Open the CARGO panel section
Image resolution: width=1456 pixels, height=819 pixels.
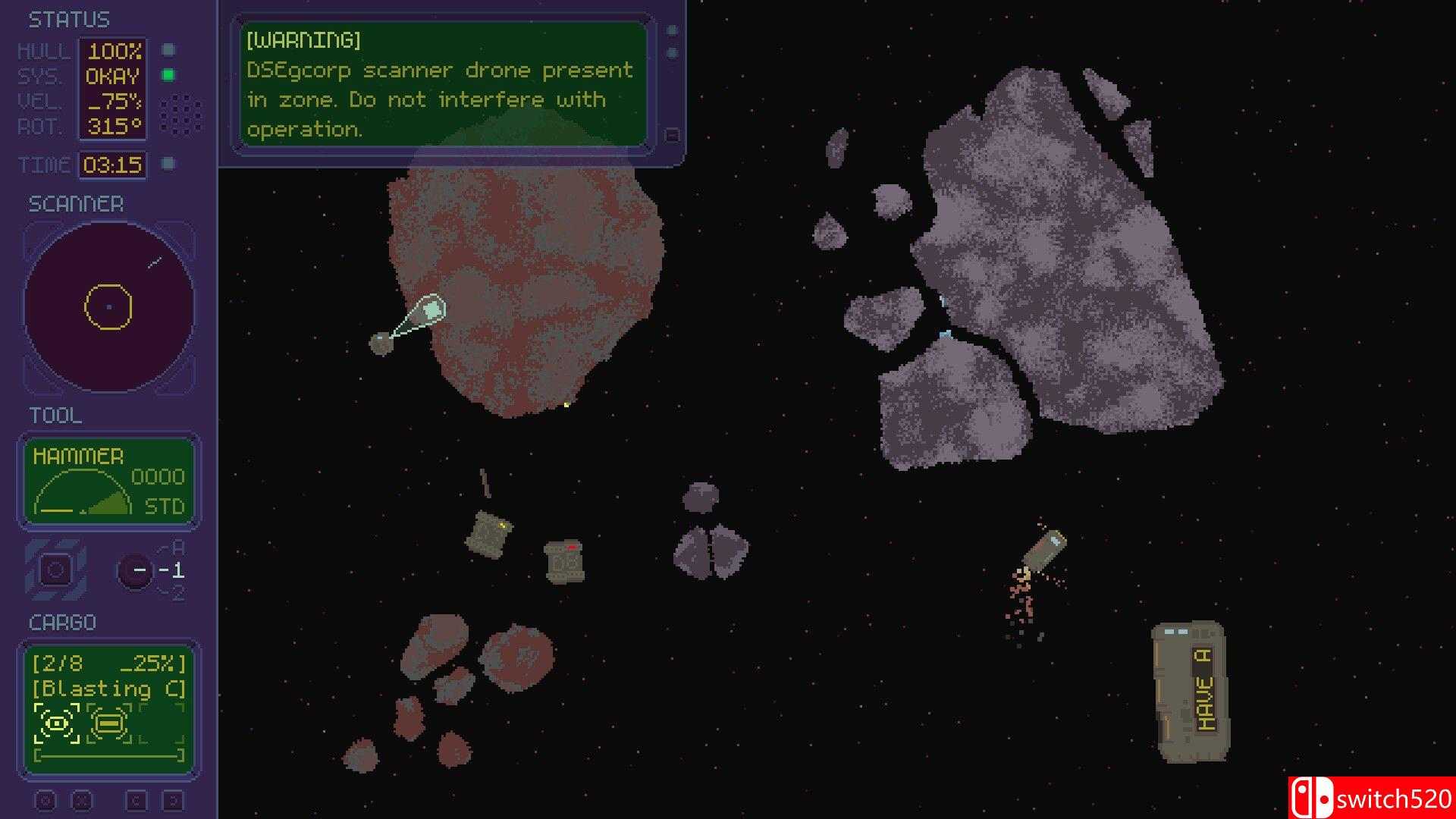[61, 622]
